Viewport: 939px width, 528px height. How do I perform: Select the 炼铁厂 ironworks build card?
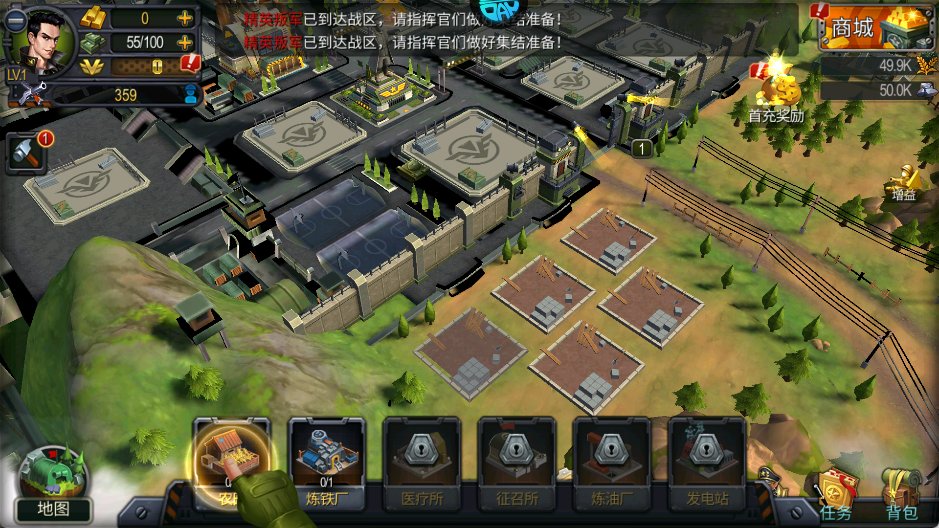[x=327, y=455]
